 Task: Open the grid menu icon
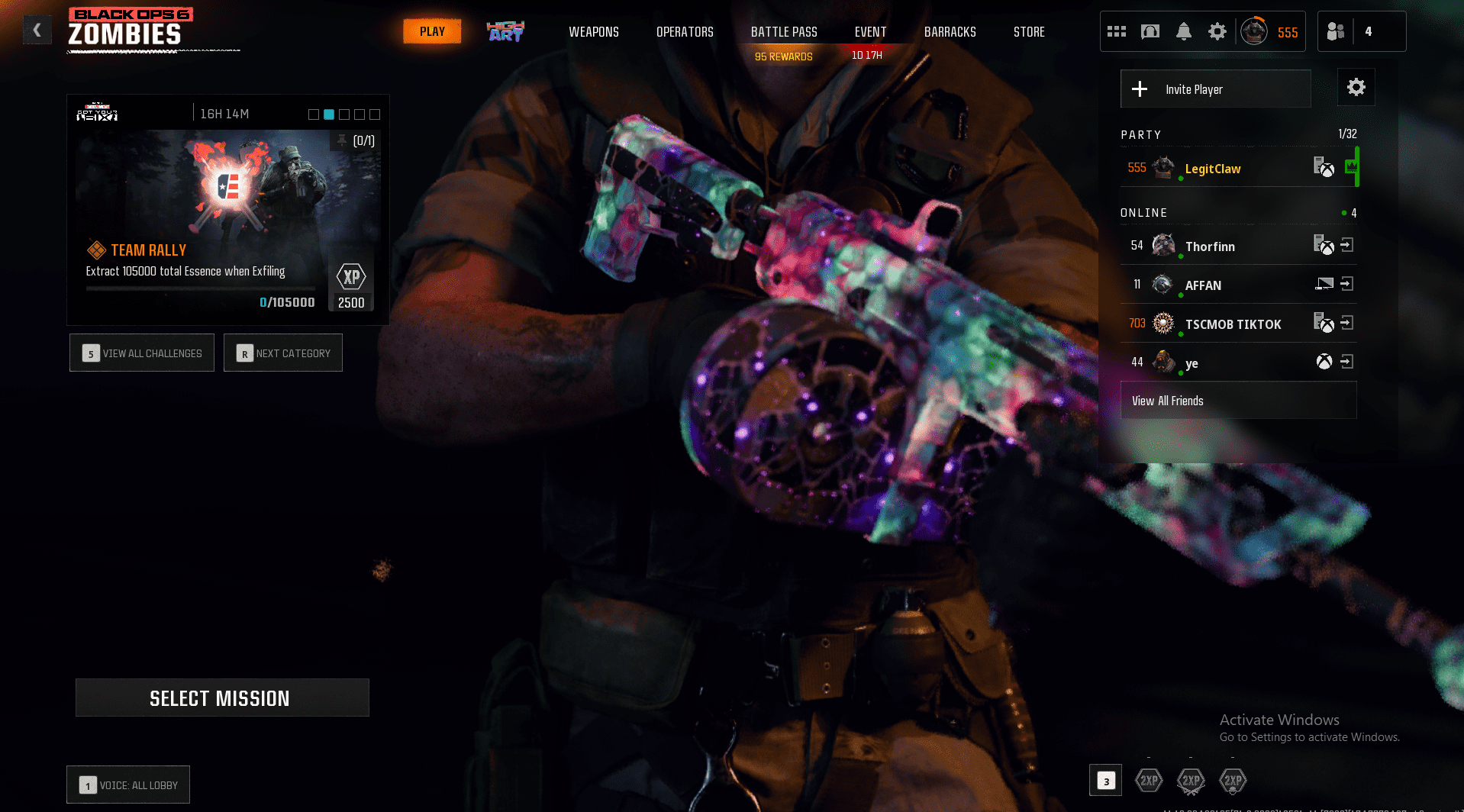point(1117,31)
